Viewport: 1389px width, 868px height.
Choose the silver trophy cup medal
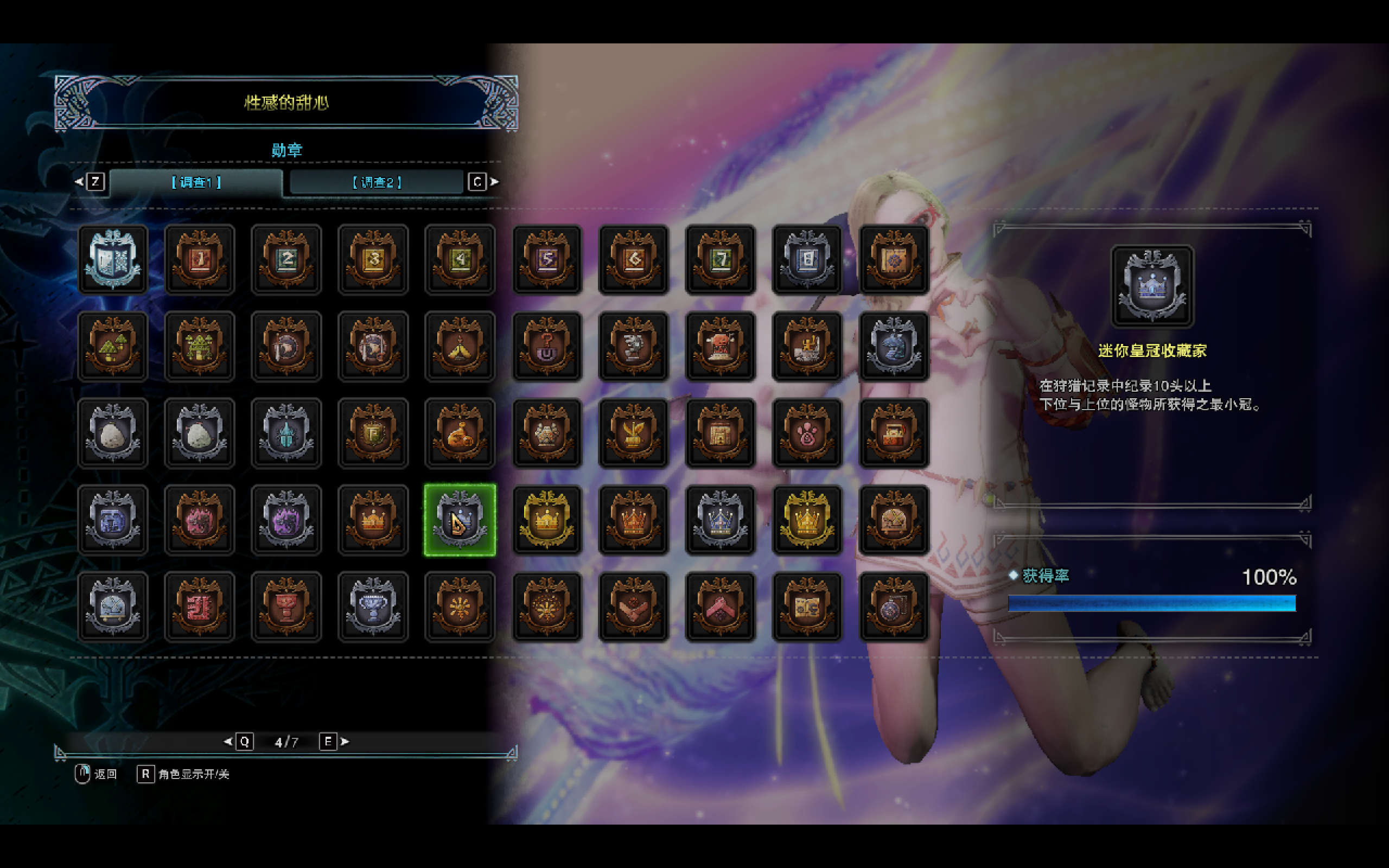tap(373, 606)
